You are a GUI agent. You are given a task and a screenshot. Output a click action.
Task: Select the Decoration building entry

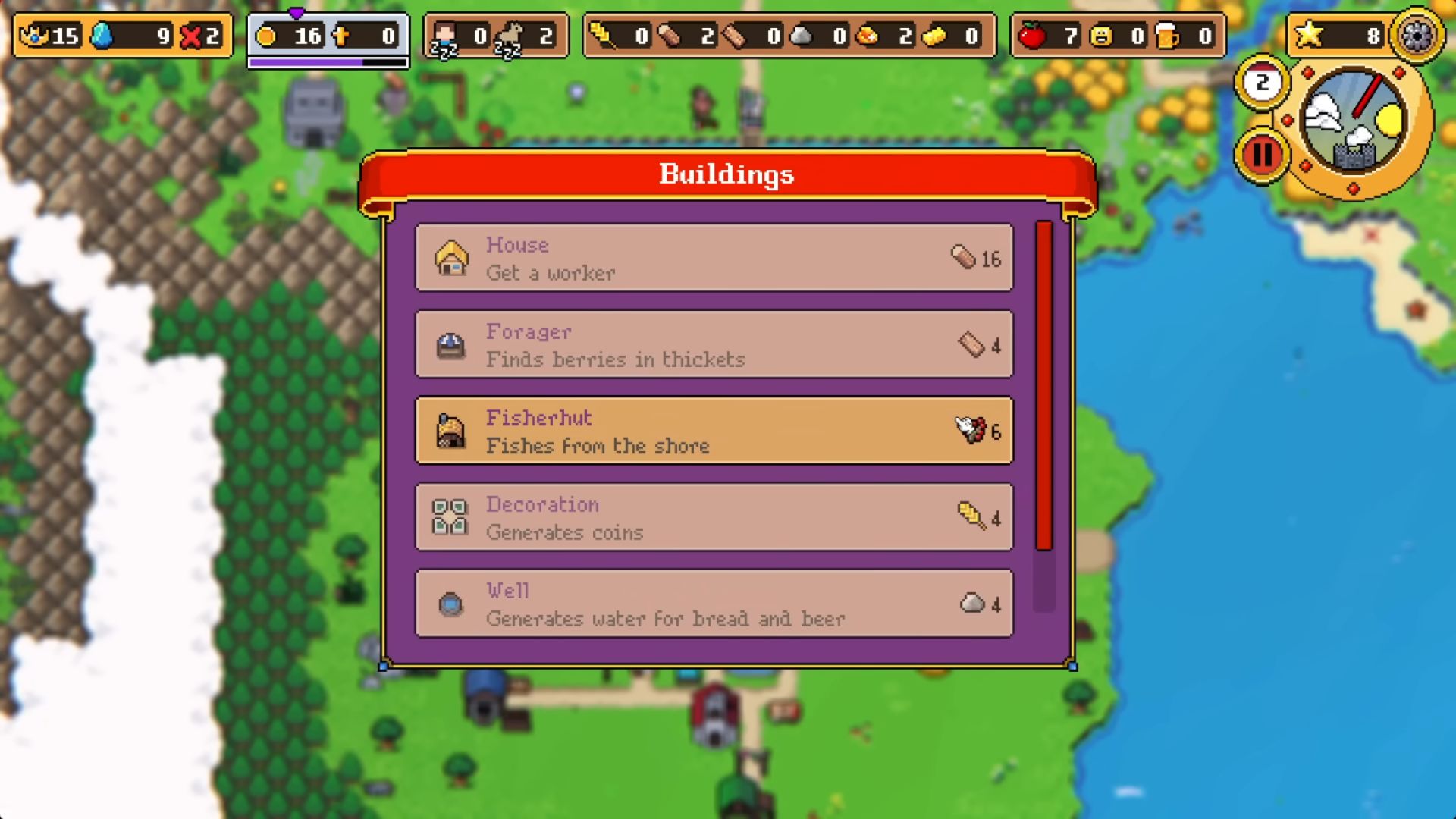713,517
